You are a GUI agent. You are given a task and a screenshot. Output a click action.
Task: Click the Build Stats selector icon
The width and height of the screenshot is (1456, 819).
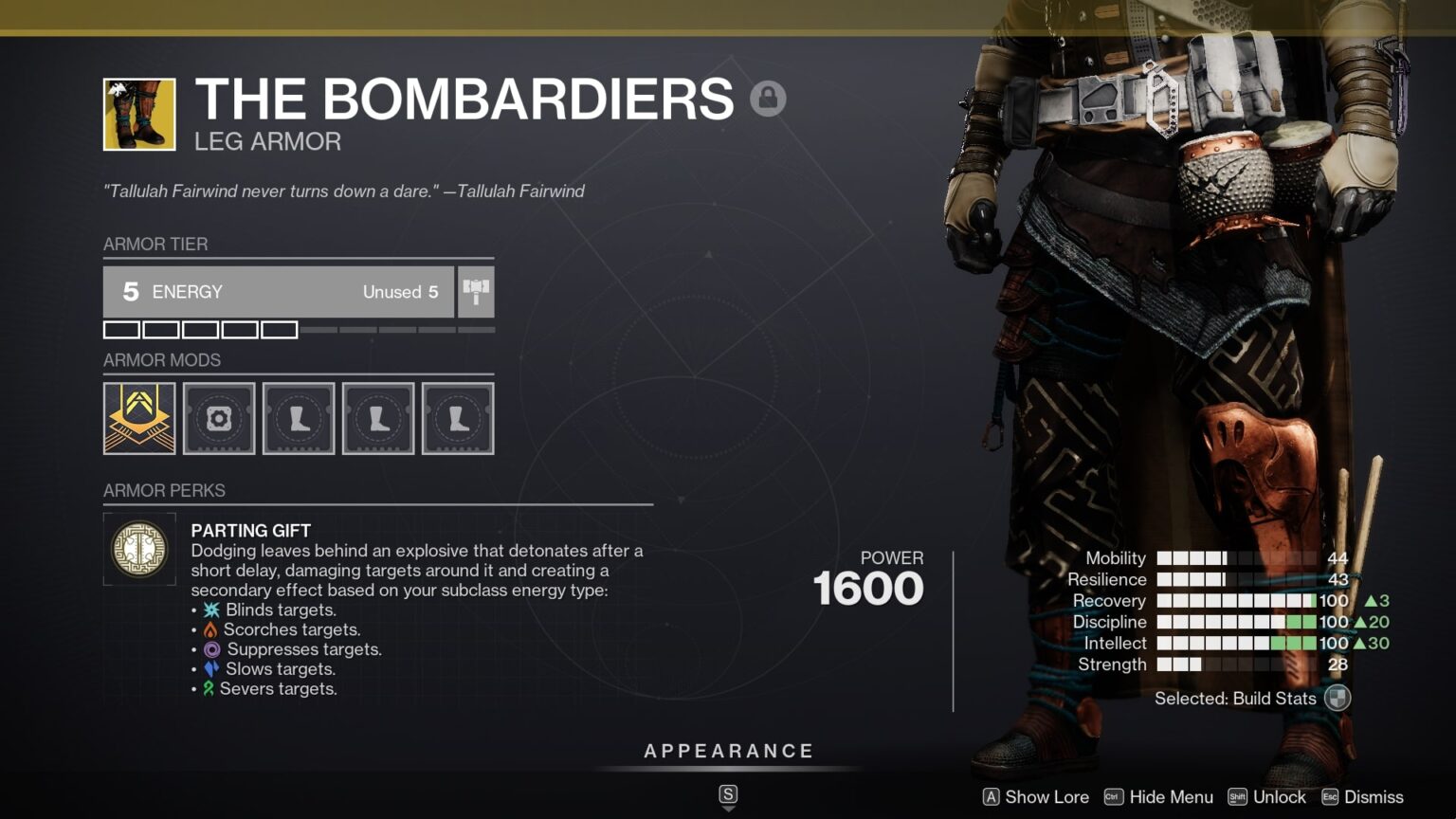1339,699
